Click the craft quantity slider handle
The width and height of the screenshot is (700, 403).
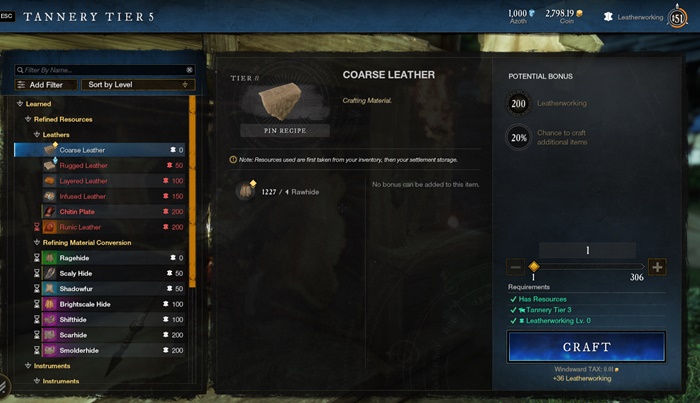[x=534, y=267]
